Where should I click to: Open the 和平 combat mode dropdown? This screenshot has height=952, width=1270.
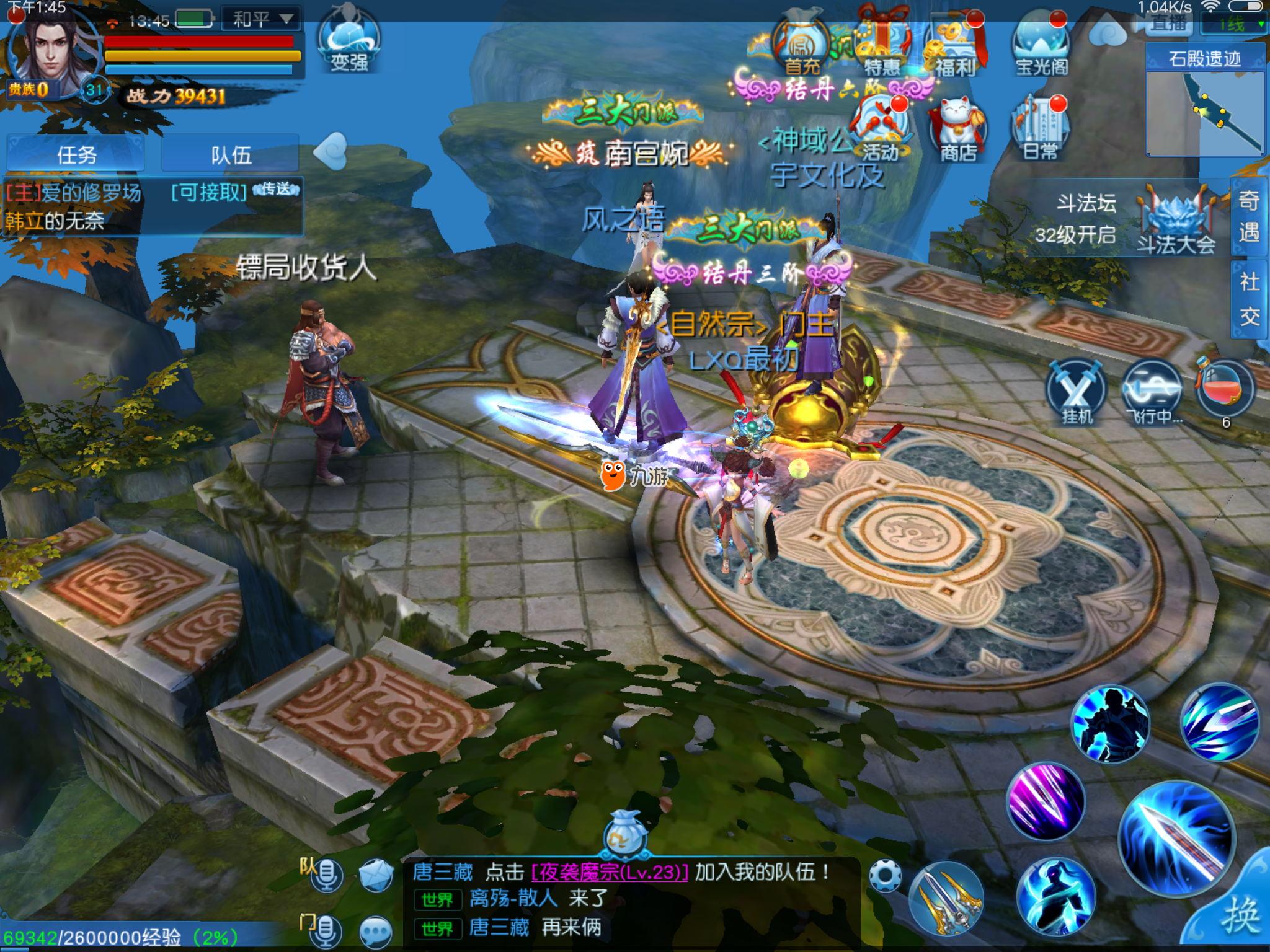(x=260, y=19)
